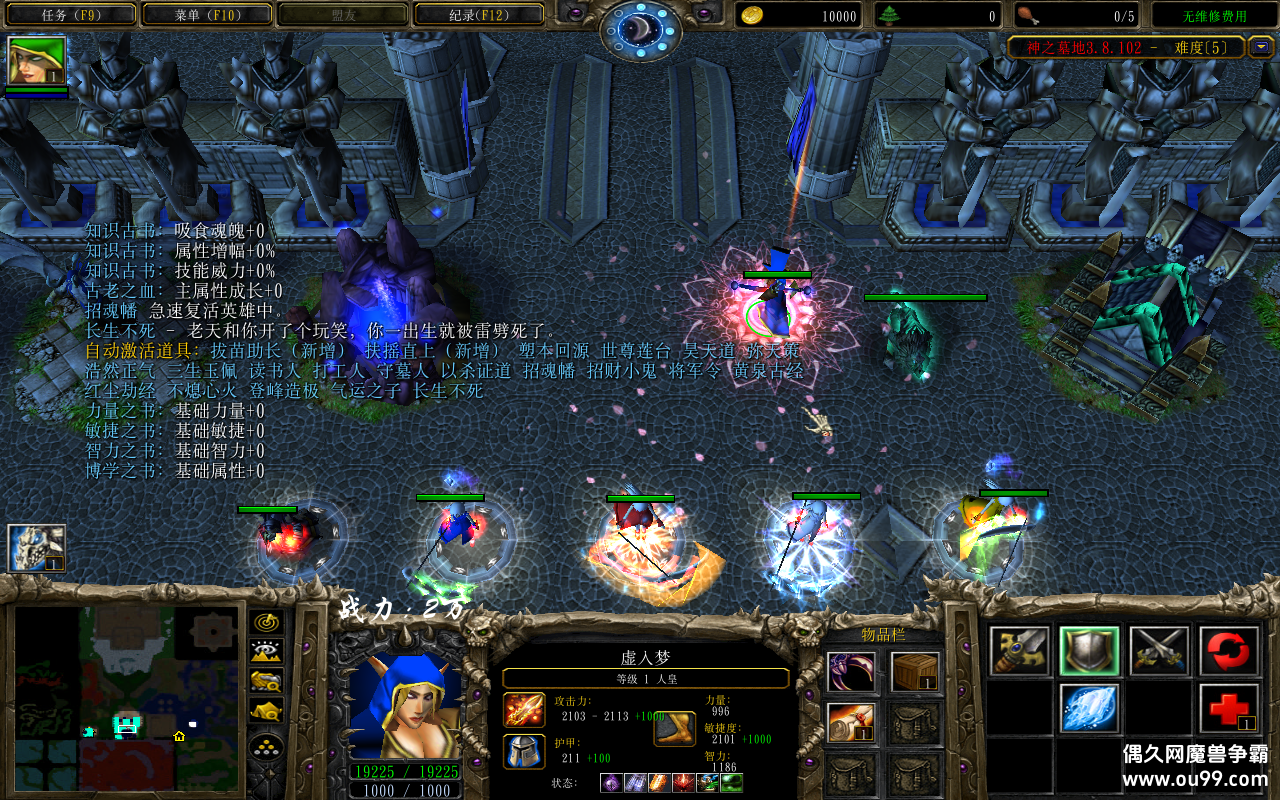Click the red circular arrows command
1280x800 pixels.
pos(1229,651)
